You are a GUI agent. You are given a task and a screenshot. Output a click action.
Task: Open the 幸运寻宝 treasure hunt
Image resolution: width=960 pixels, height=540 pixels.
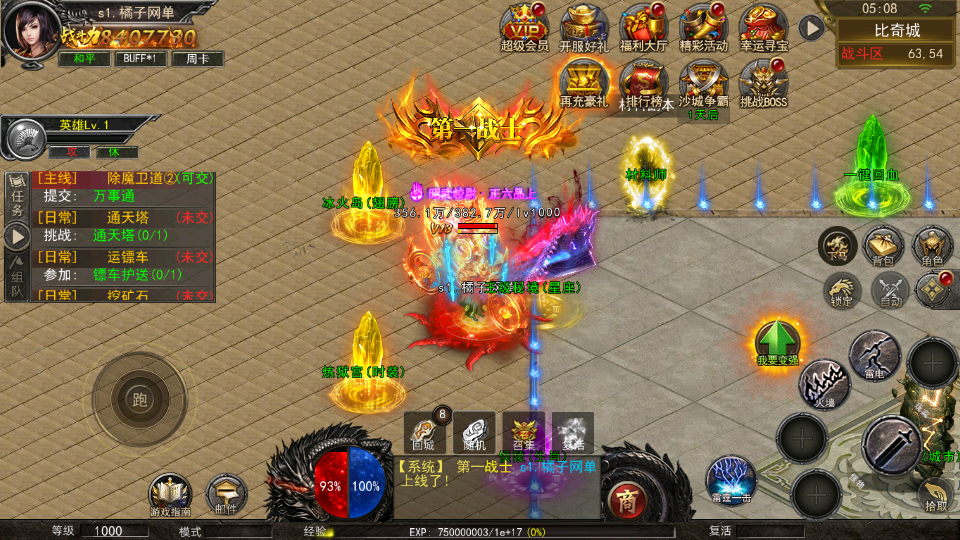(764, 26)
